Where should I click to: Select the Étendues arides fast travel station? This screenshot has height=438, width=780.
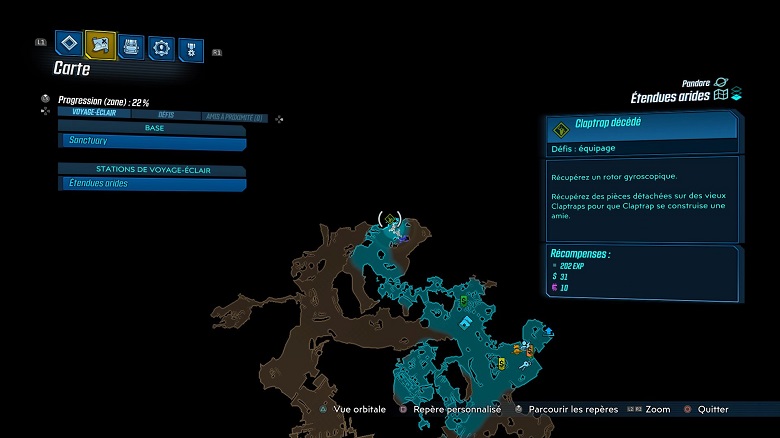(x=151, y=184)
